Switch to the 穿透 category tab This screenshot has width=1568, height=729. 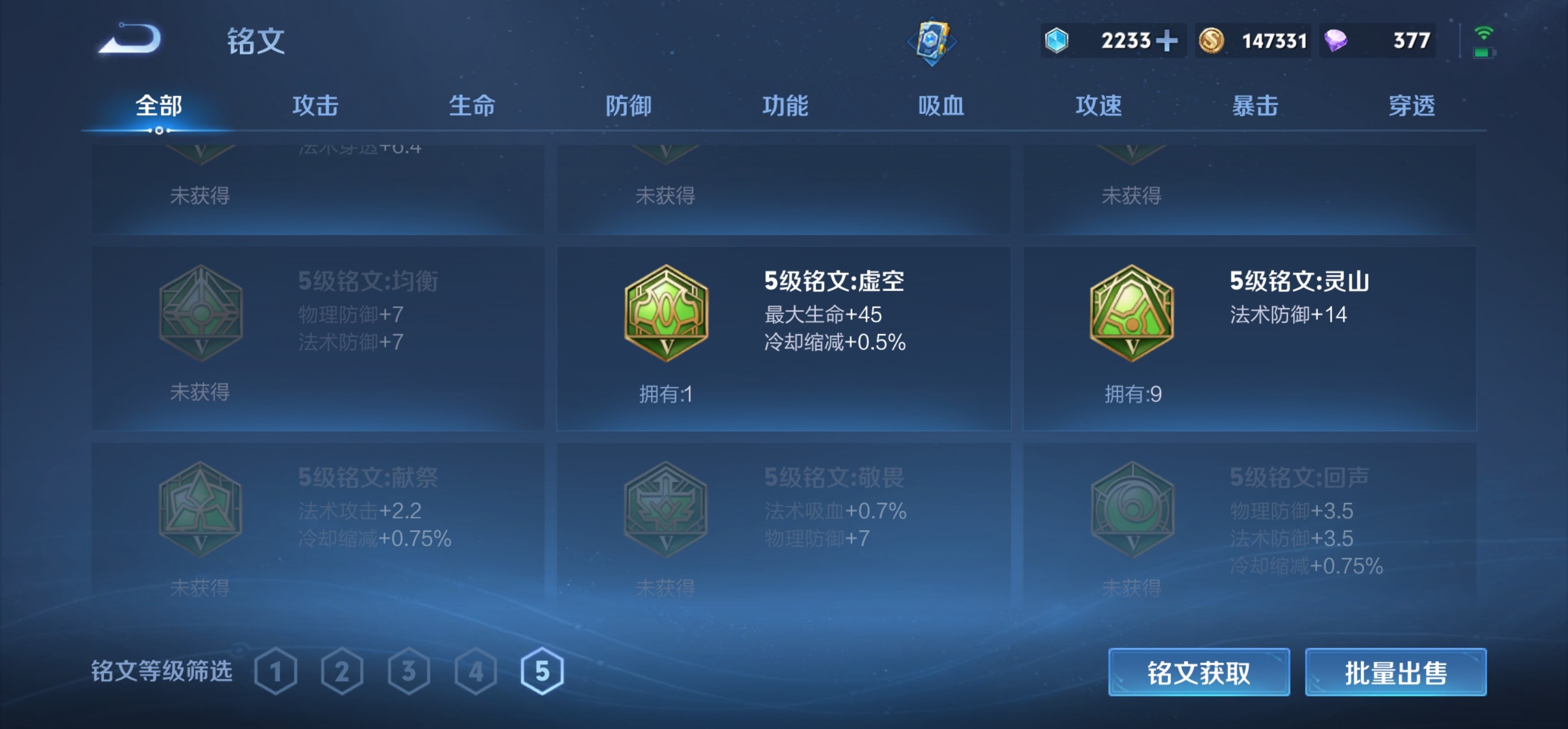[1411, 105]
